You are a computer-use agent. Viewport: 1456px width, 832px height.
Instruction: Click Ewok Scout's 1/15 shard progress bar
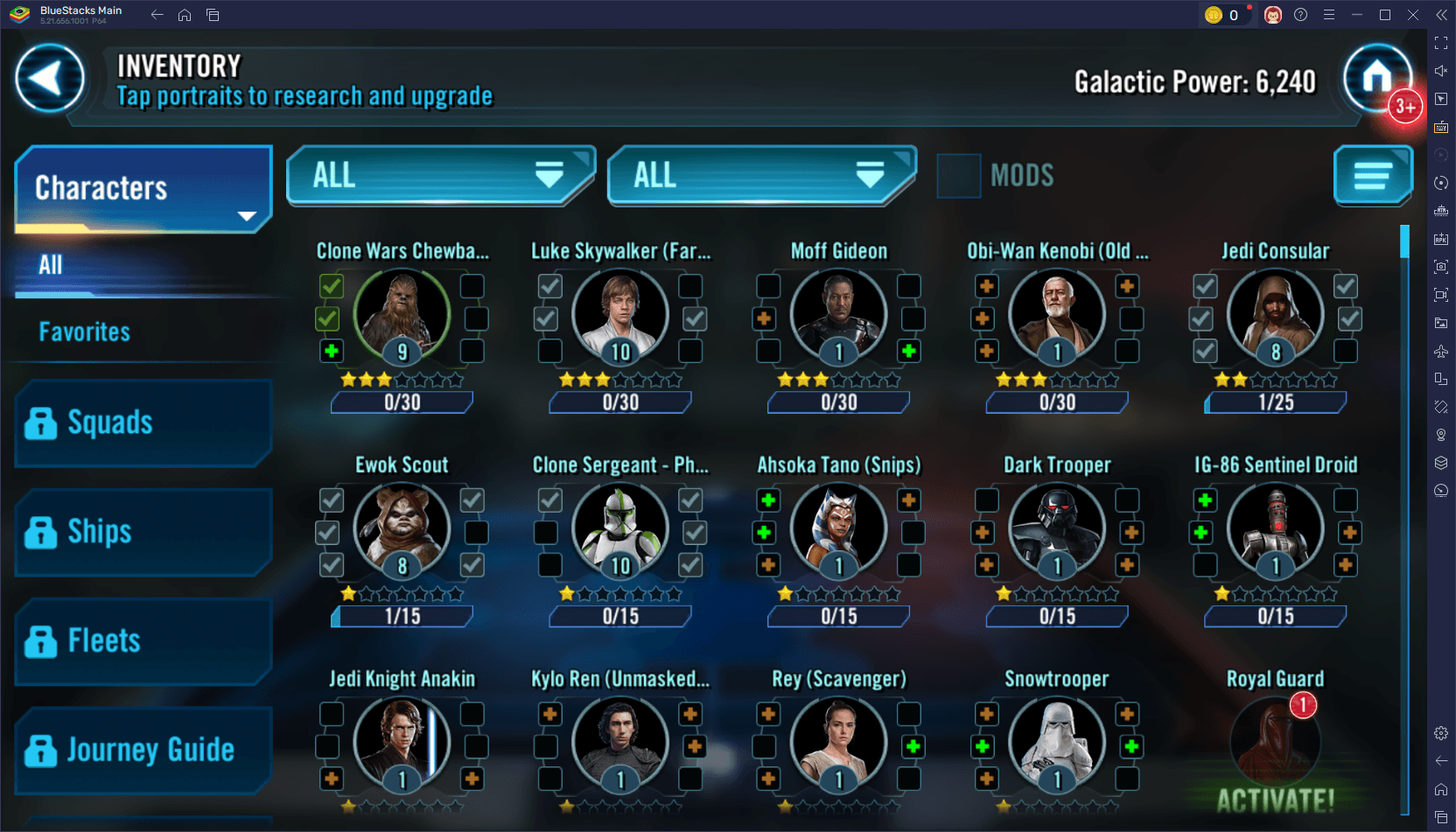click(x=401, y=616)
